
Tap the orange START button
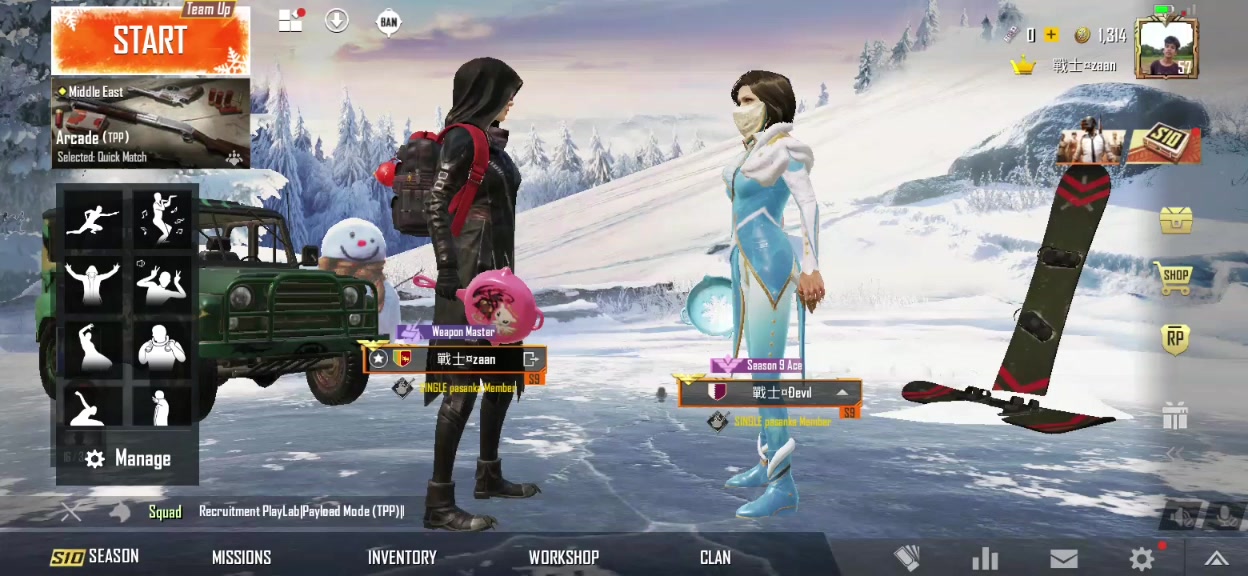pyautogui.click(x=150, y=42)
